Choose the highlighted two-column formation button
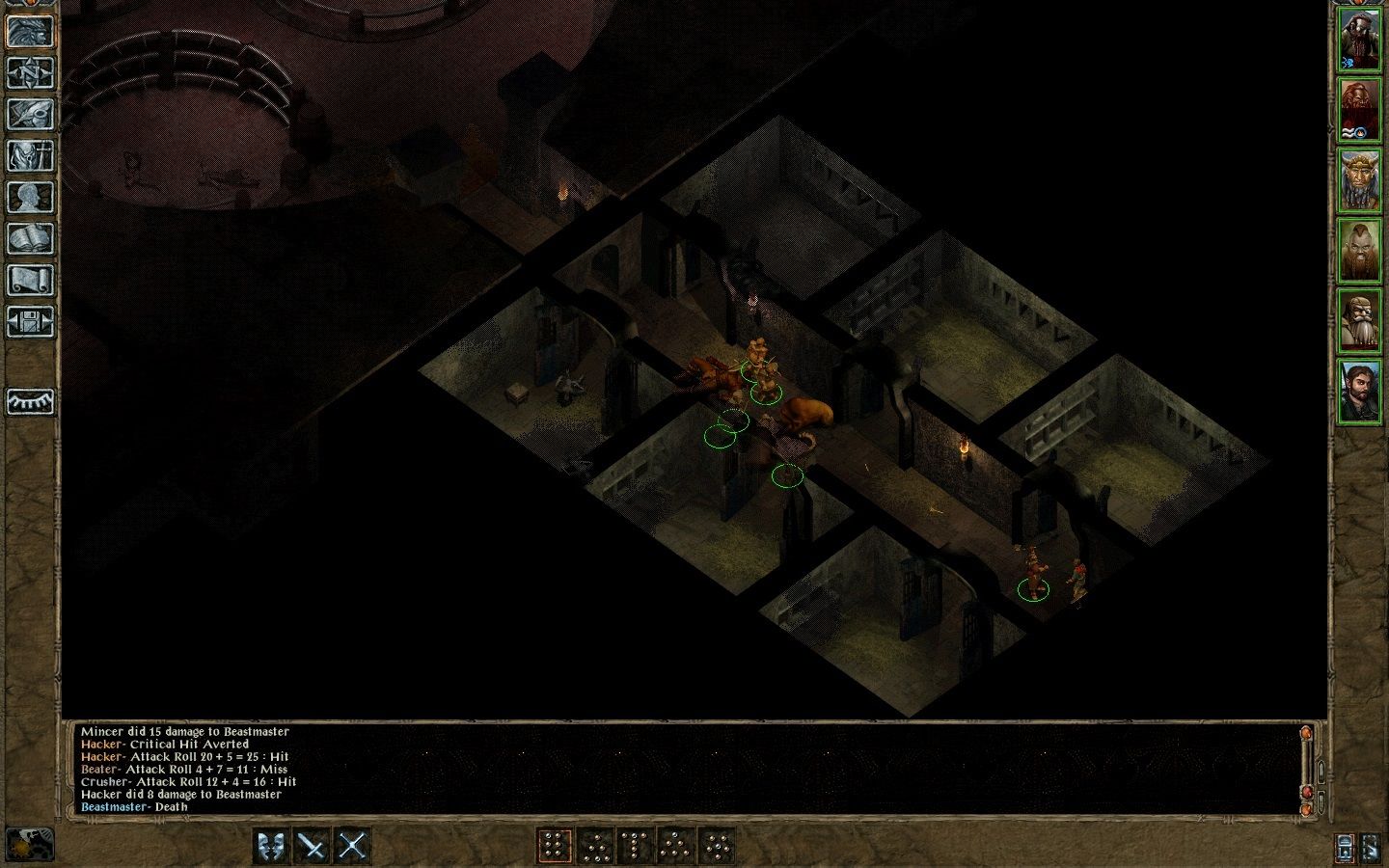Image resolution: width=1389 pixels, height=868 pixels. pos(554,846)
